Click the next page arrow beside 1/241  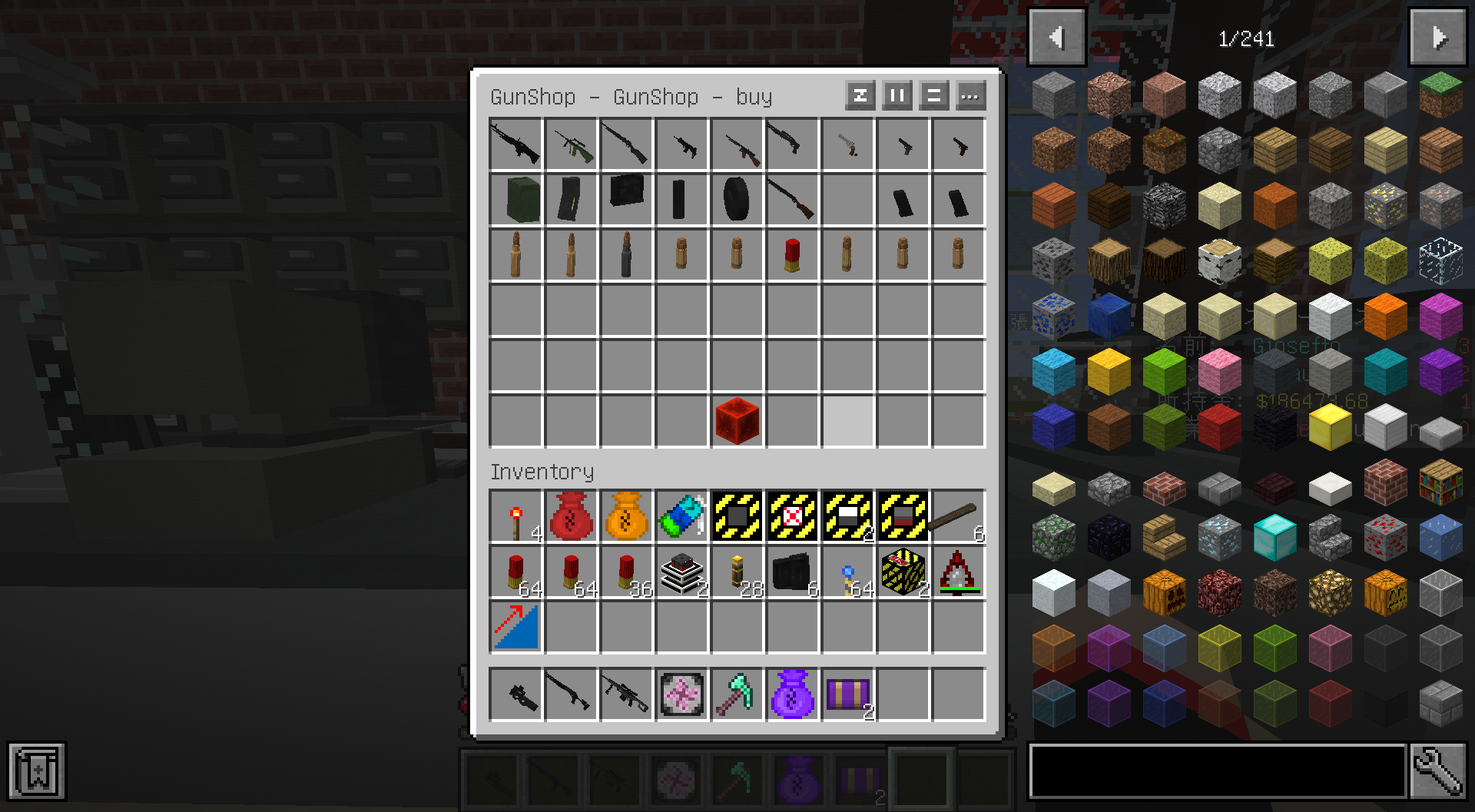pyautogui.click(x=1437, y=36)
